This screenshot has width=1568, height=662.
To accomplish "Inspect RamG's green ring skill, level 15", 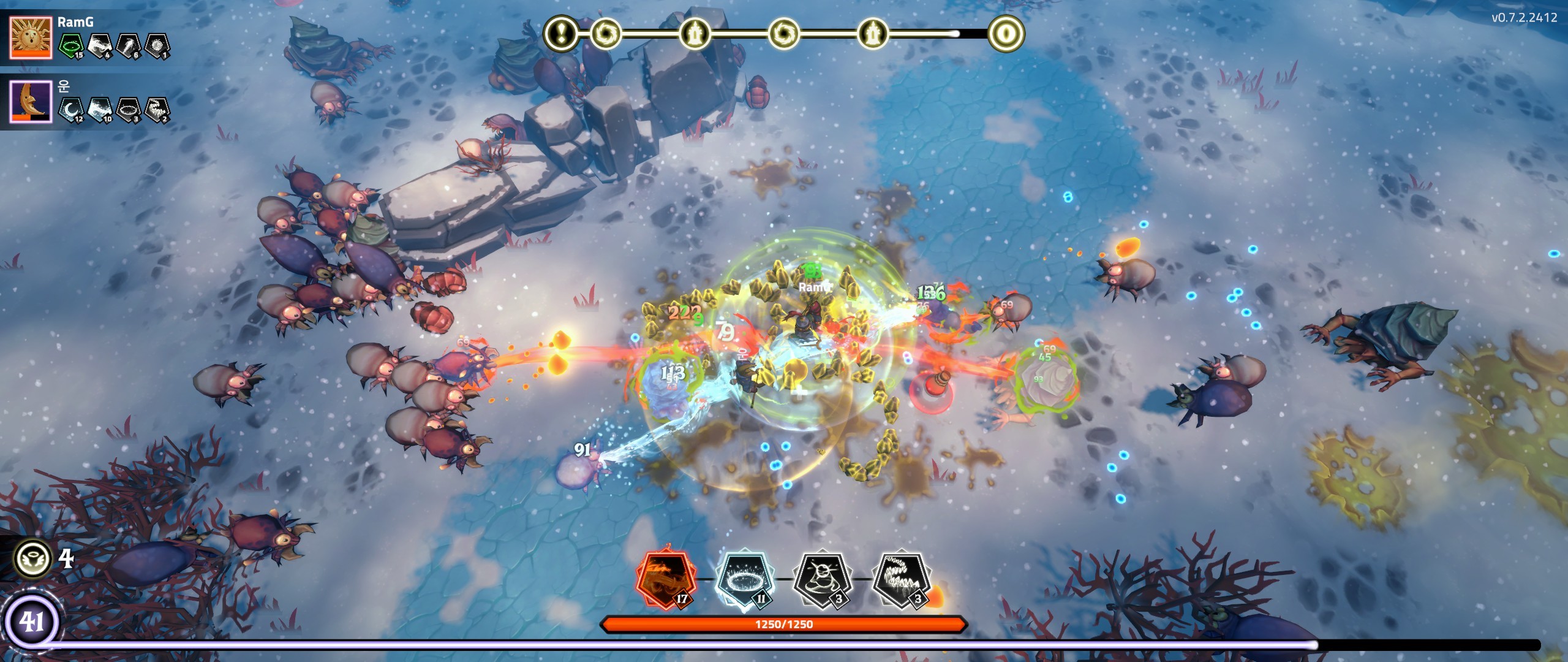I will pos(71,46).
